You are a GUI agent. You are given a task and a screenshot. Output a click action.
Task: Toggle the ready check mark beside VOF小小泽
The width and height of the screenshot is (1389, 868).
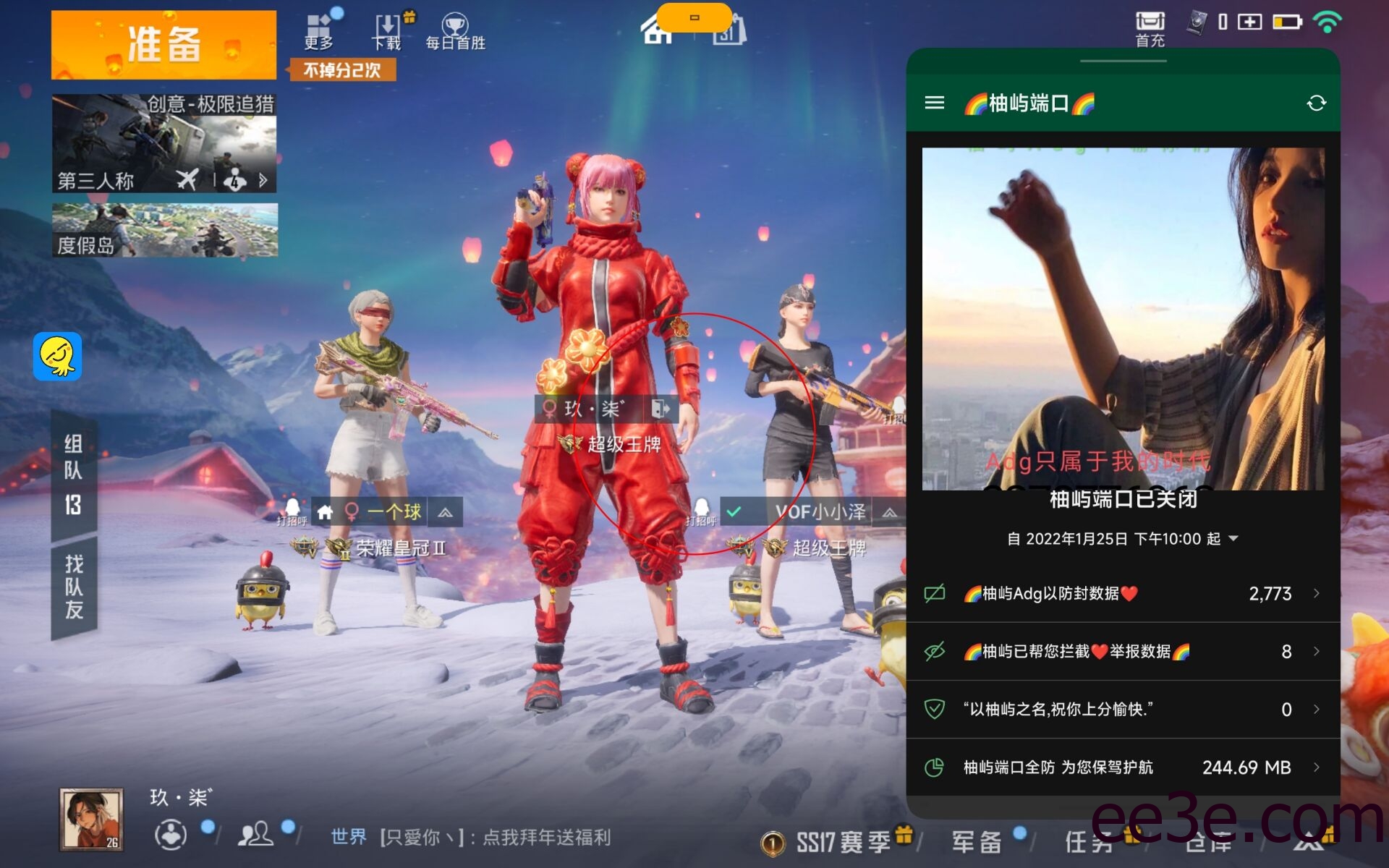[x=735, y=511]
